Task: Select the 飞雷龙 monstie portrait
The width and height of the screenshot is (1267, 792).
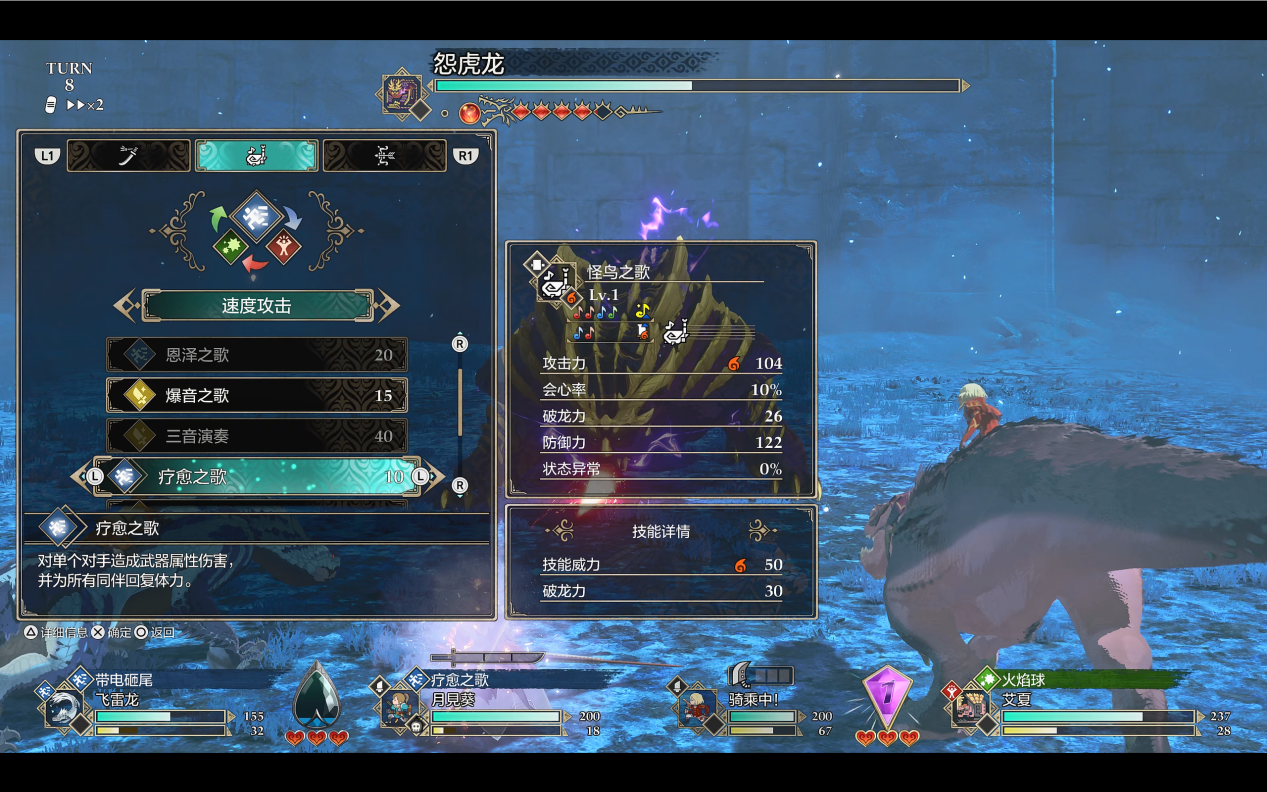Action: coord(65,708)
